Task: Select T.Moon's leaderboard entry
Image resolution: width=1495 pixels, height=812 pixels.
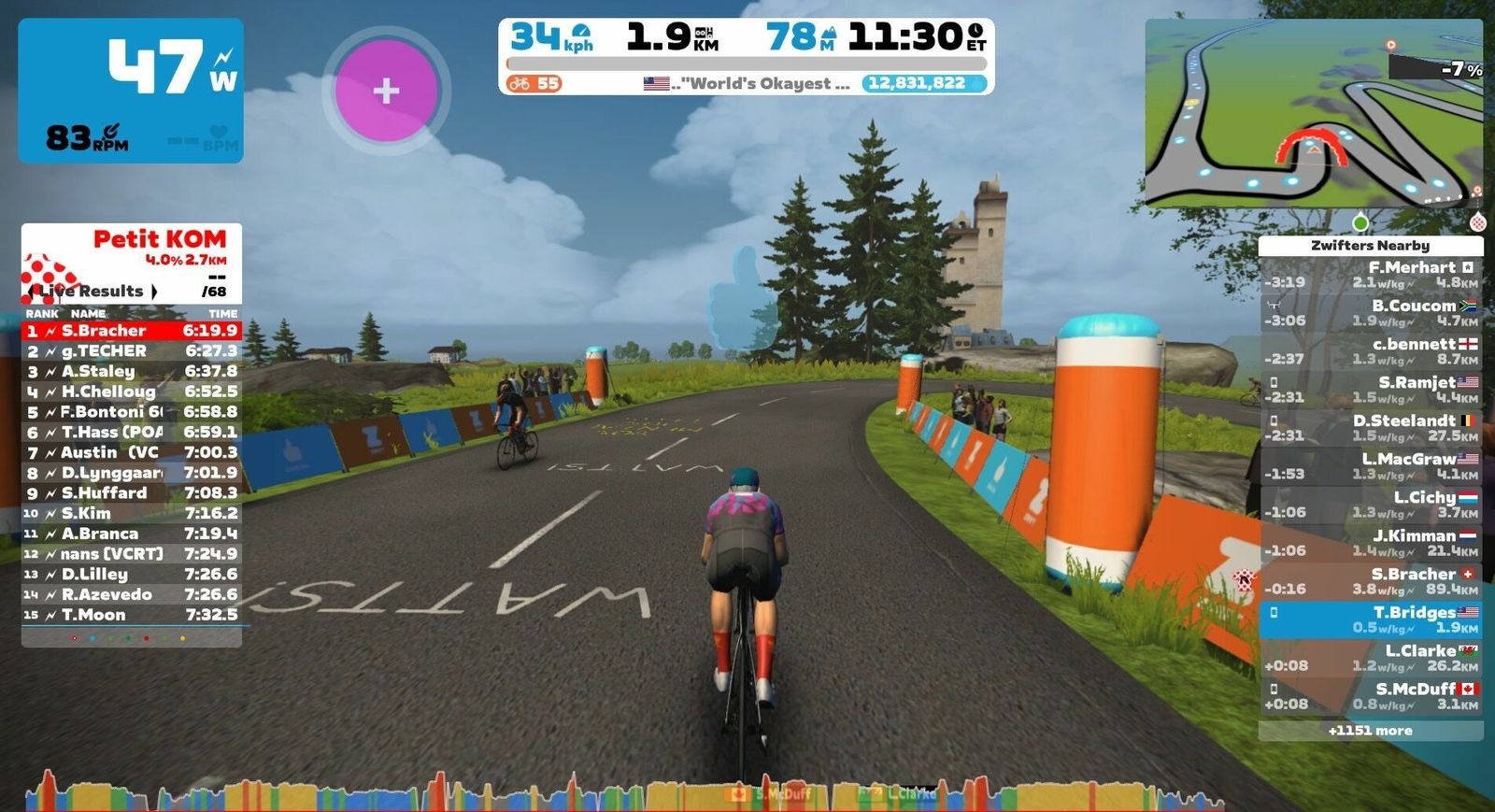Action: (131, 615)
